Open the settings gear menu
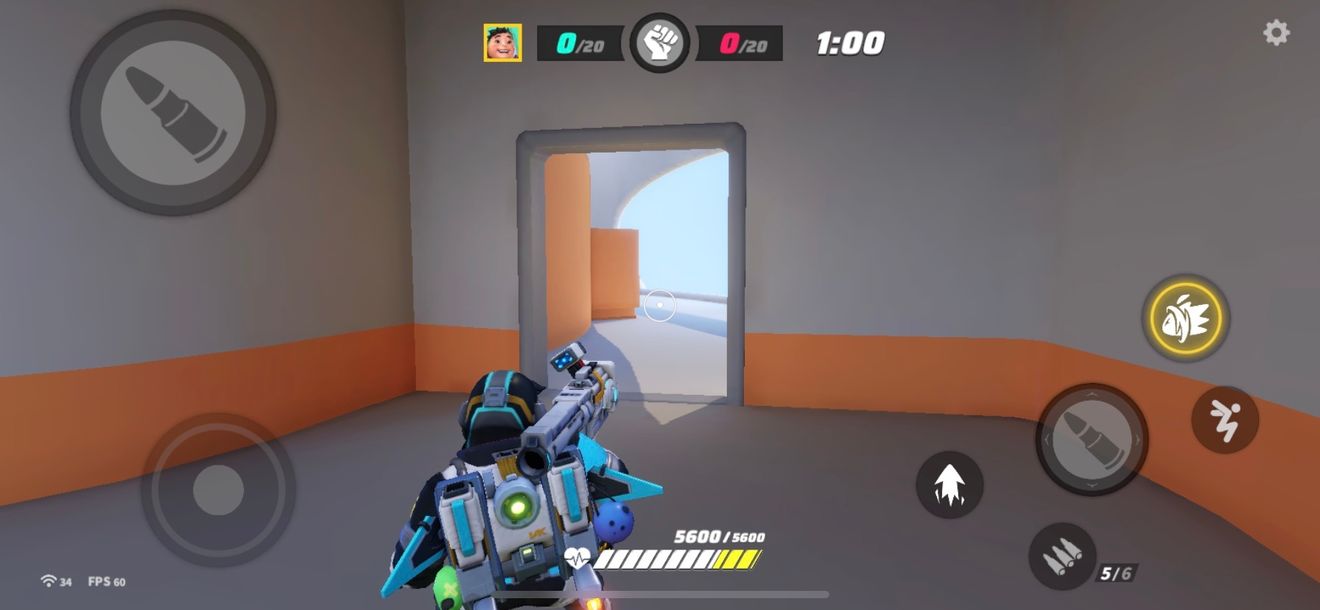This screenshot has height=610, width=1320. point(1276,33)
